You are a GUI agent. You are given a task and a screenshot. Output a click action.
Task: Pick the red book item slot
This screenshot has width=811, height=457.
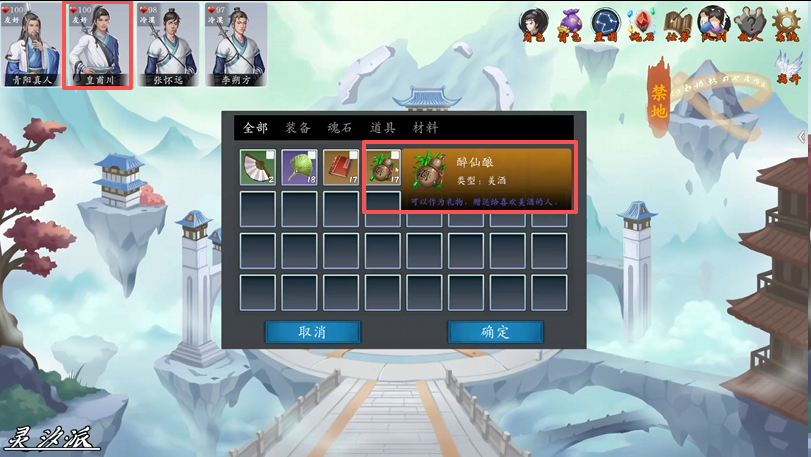[340, 167]
